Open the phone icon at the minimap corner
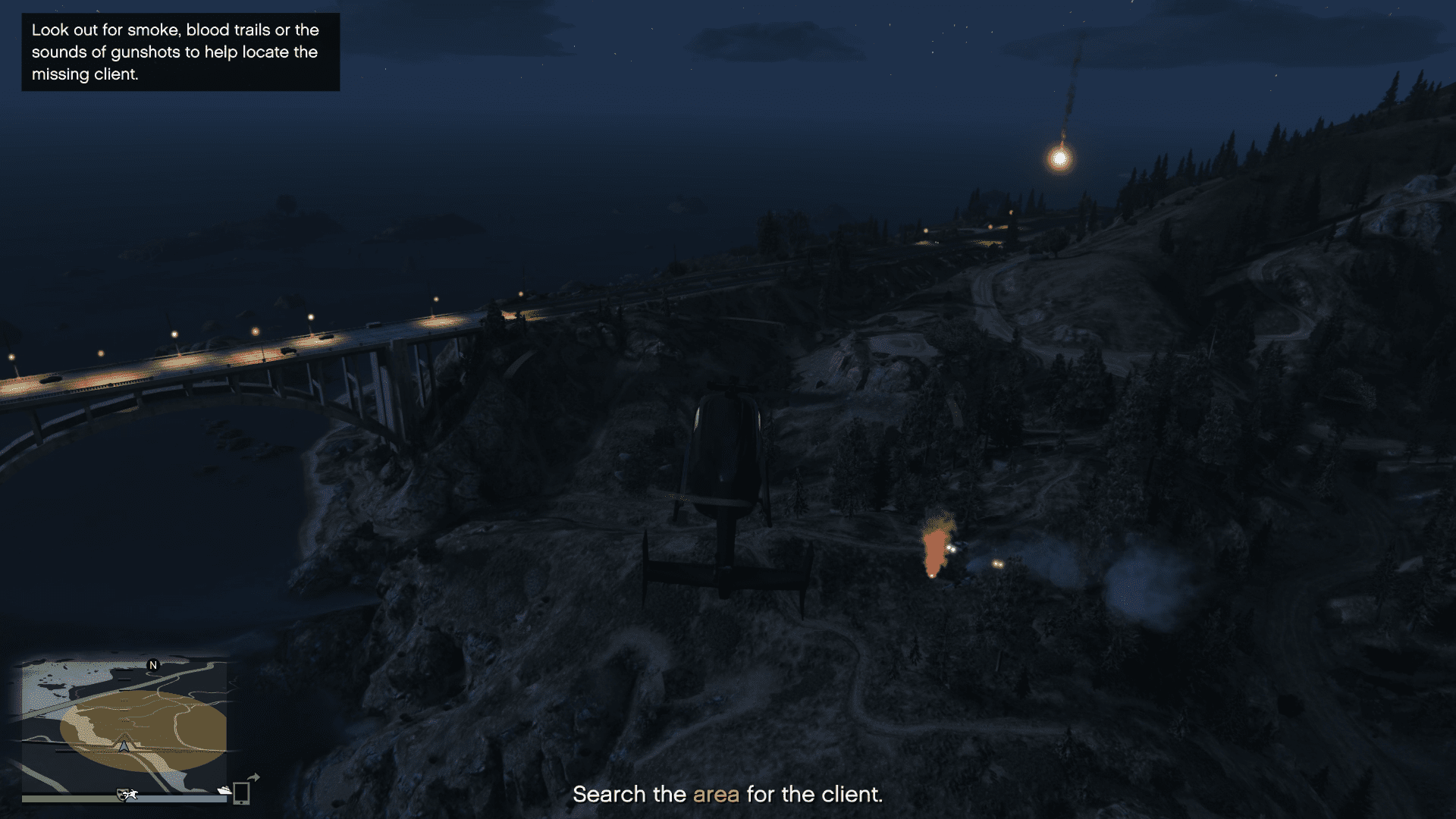 point(242,795)
